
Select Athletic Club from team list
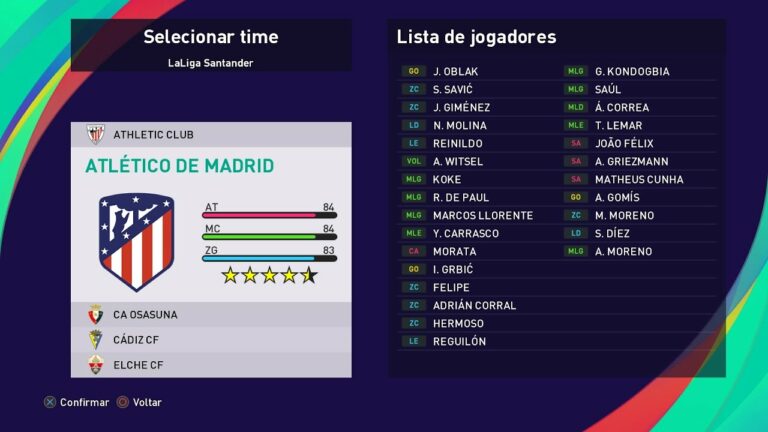click(210, 134)
